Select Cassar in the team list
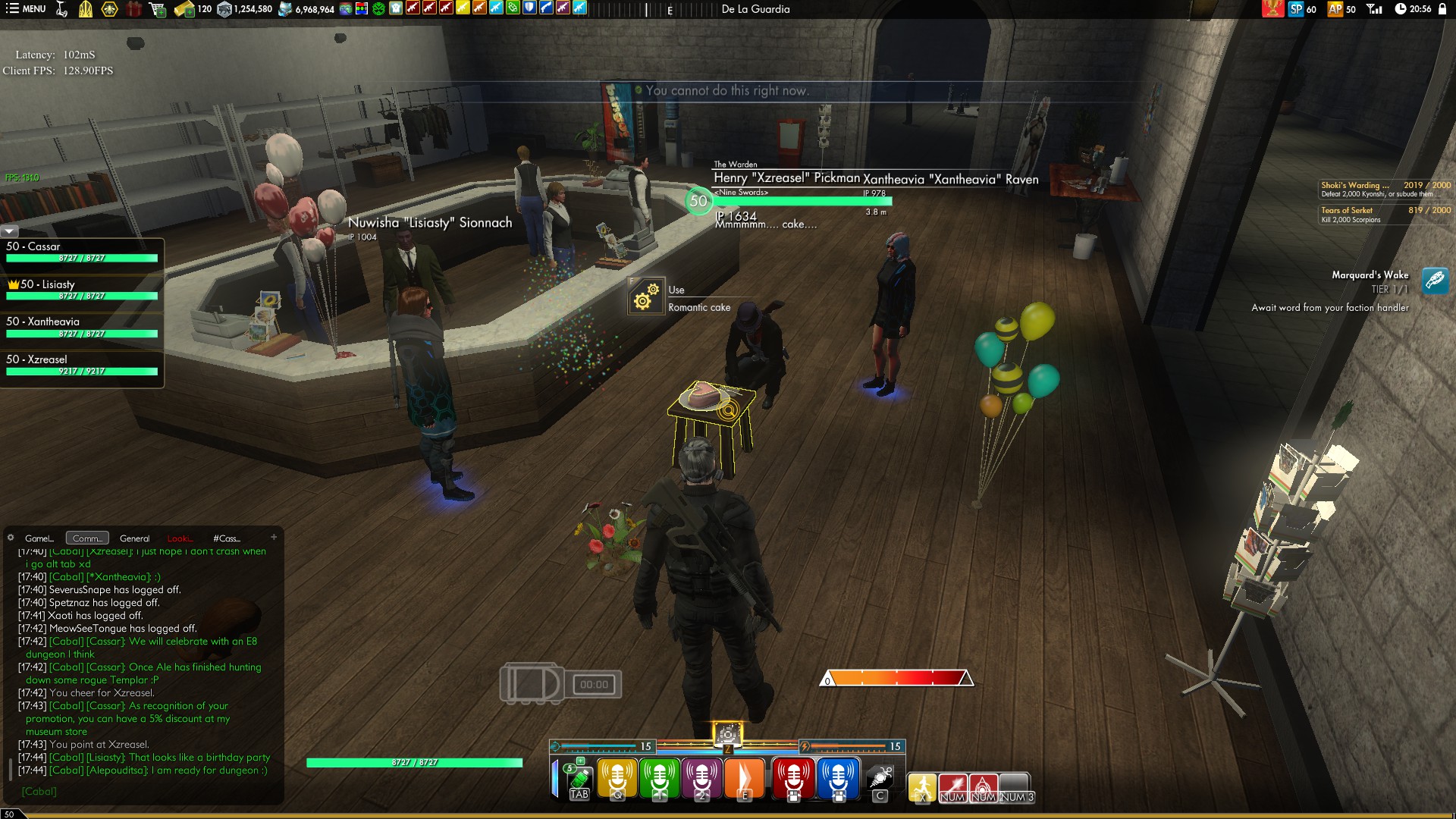This screenshot has width=1456, height=819. (x=82, y=252)
